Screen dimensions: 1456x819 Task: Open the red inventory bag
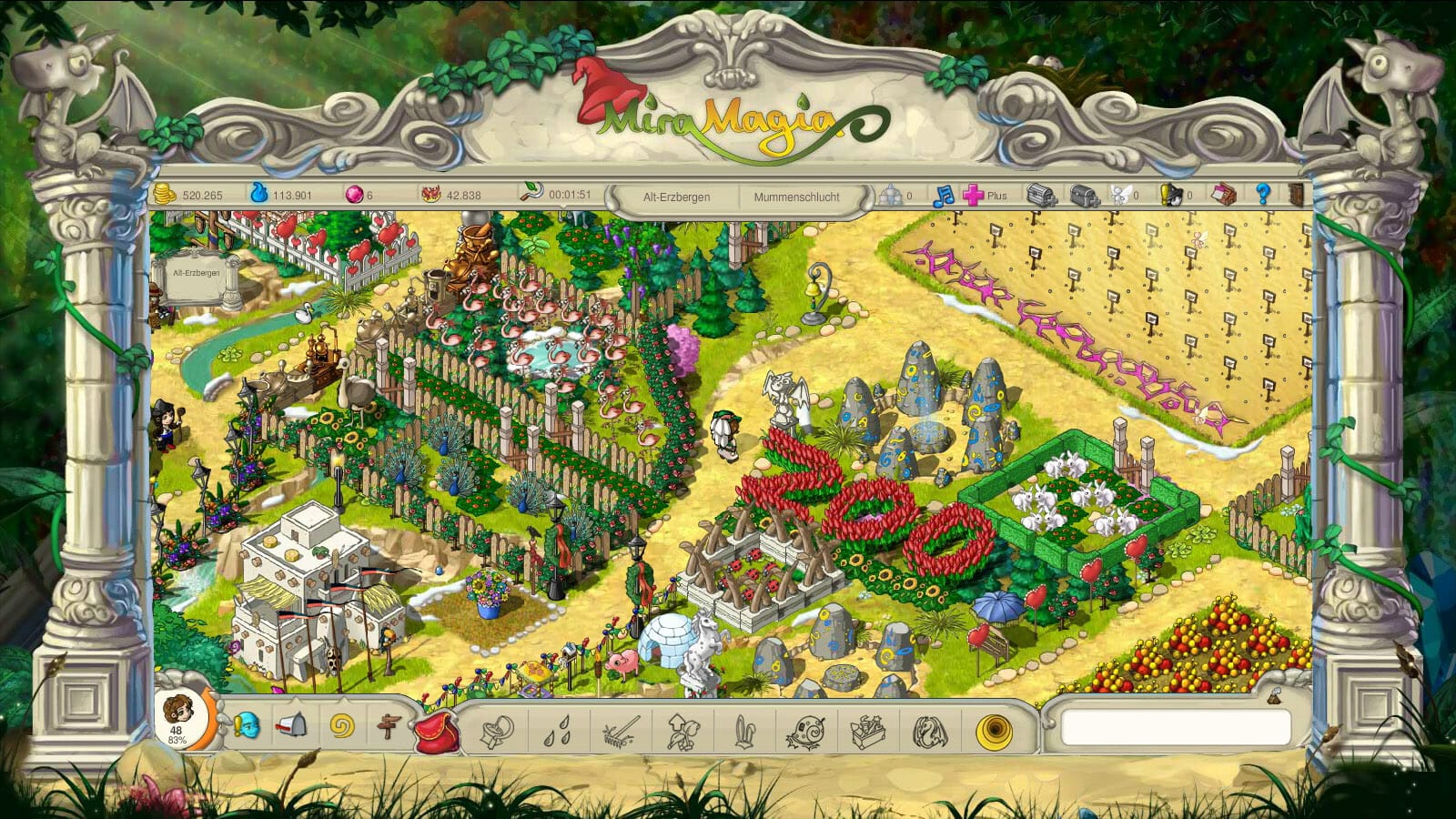pos(436,730)
